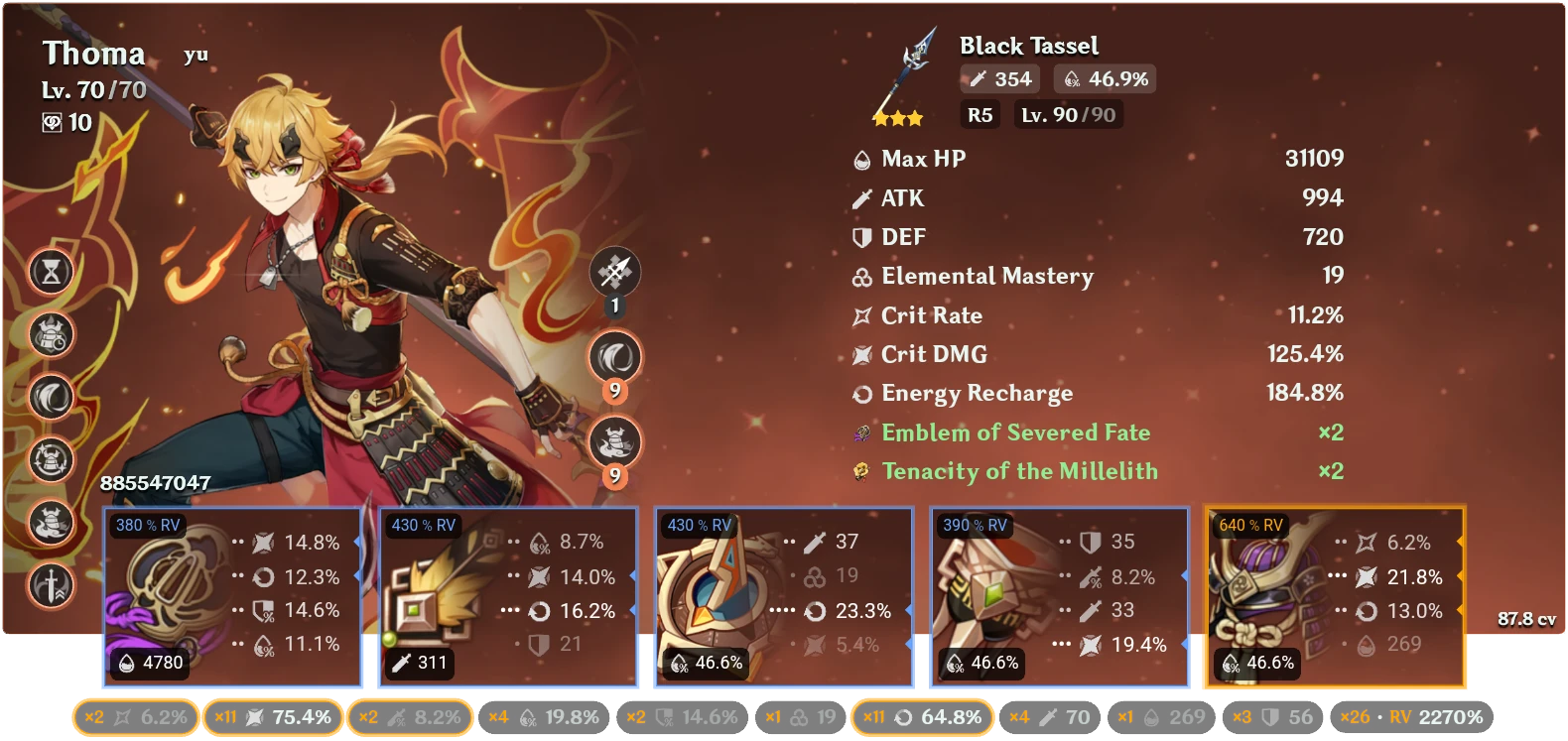Click the Crit DMG summary chip showing 75.4%

coord(273,716)
